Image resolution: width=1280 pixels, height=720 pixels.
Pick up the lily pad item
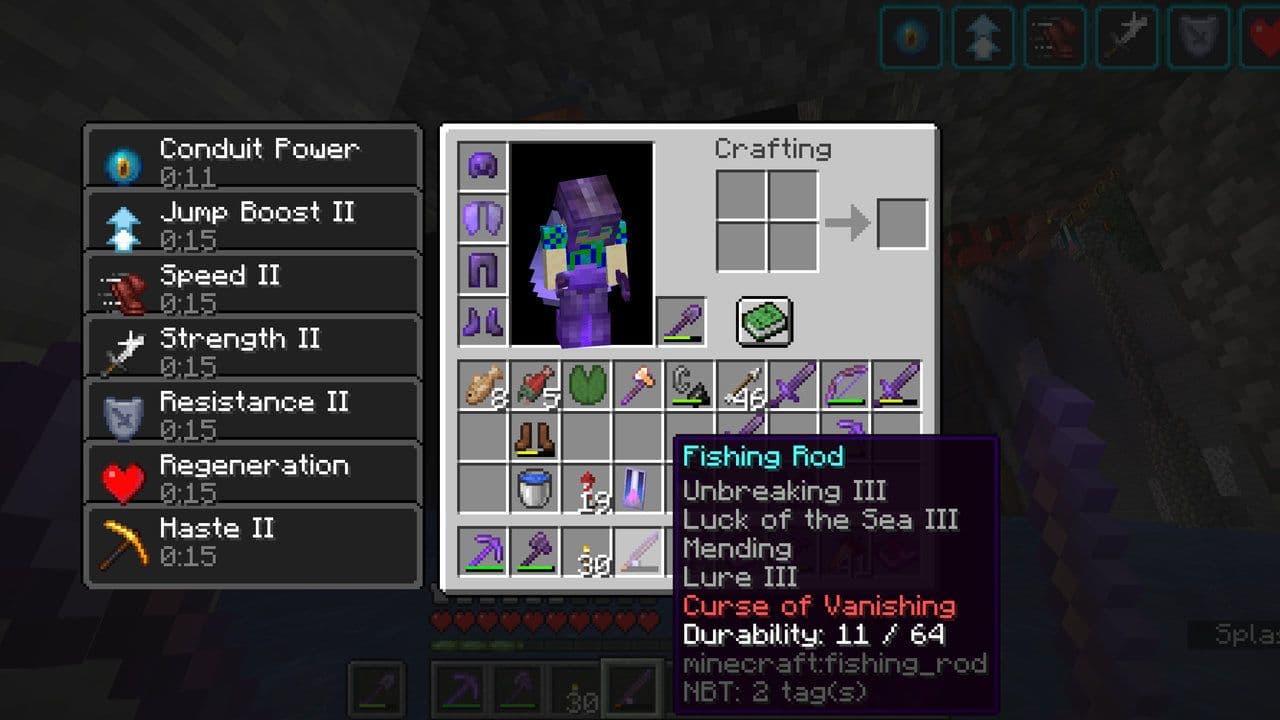click(x=588, y=385)
